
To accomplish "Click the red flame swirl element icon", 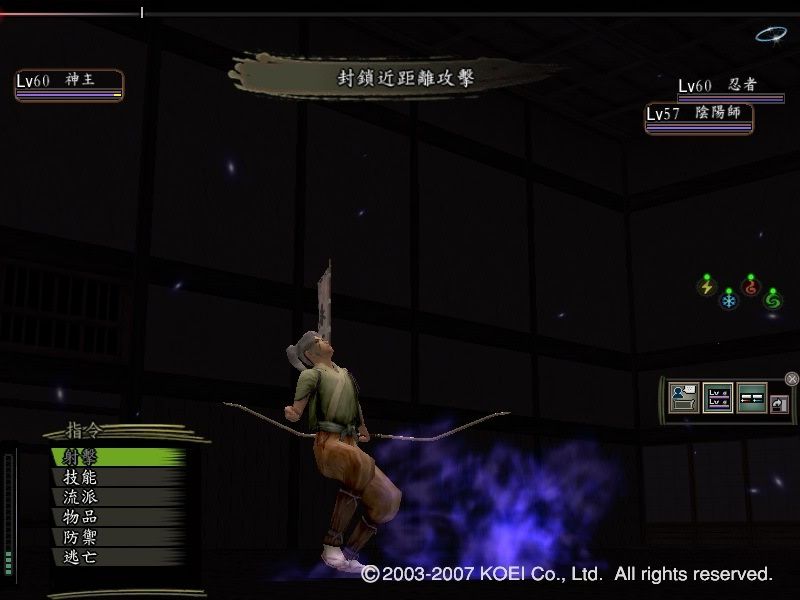I will point(751,286).
